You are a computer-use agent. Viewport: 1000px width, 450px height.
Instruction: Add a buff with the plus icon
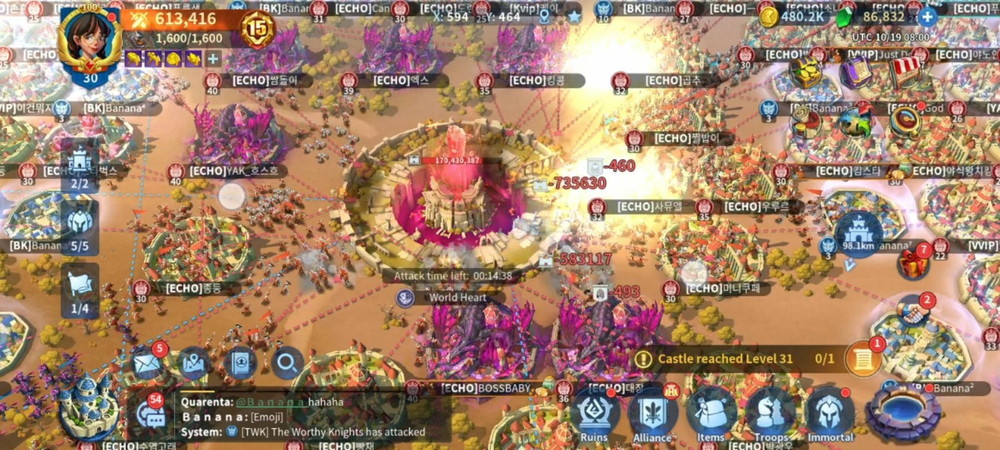213,59
